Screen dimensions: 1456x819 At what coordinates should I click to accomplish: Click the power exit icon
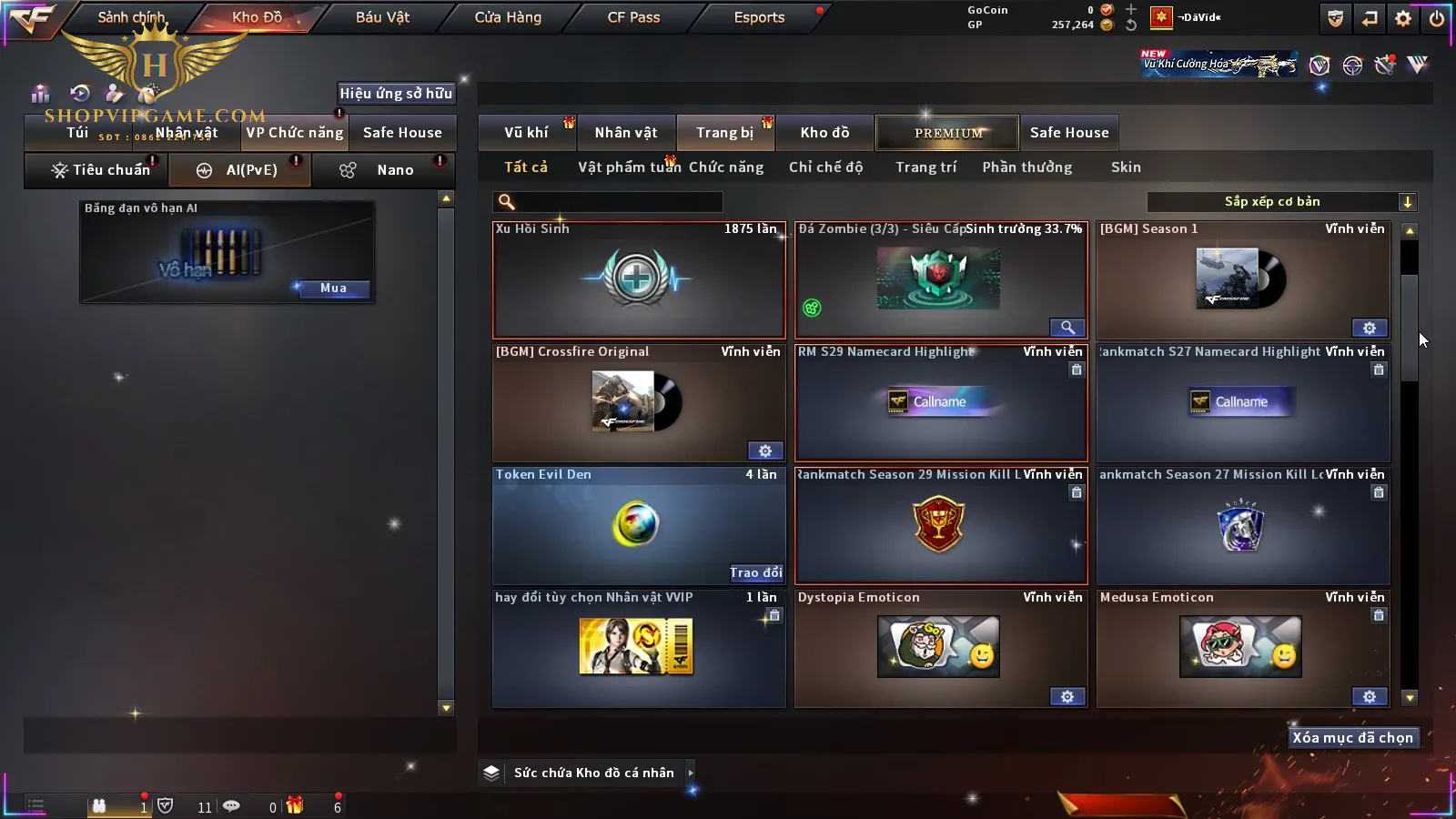tap(1437, 18)
